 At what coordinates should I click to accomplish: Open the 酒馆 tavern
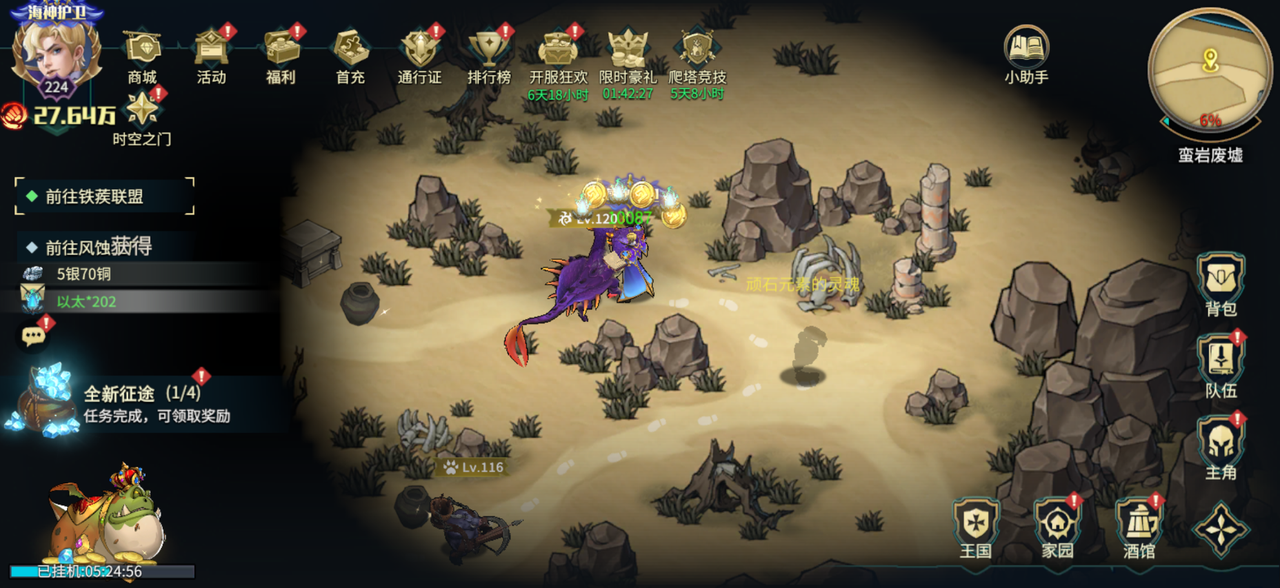(1138, 525)
